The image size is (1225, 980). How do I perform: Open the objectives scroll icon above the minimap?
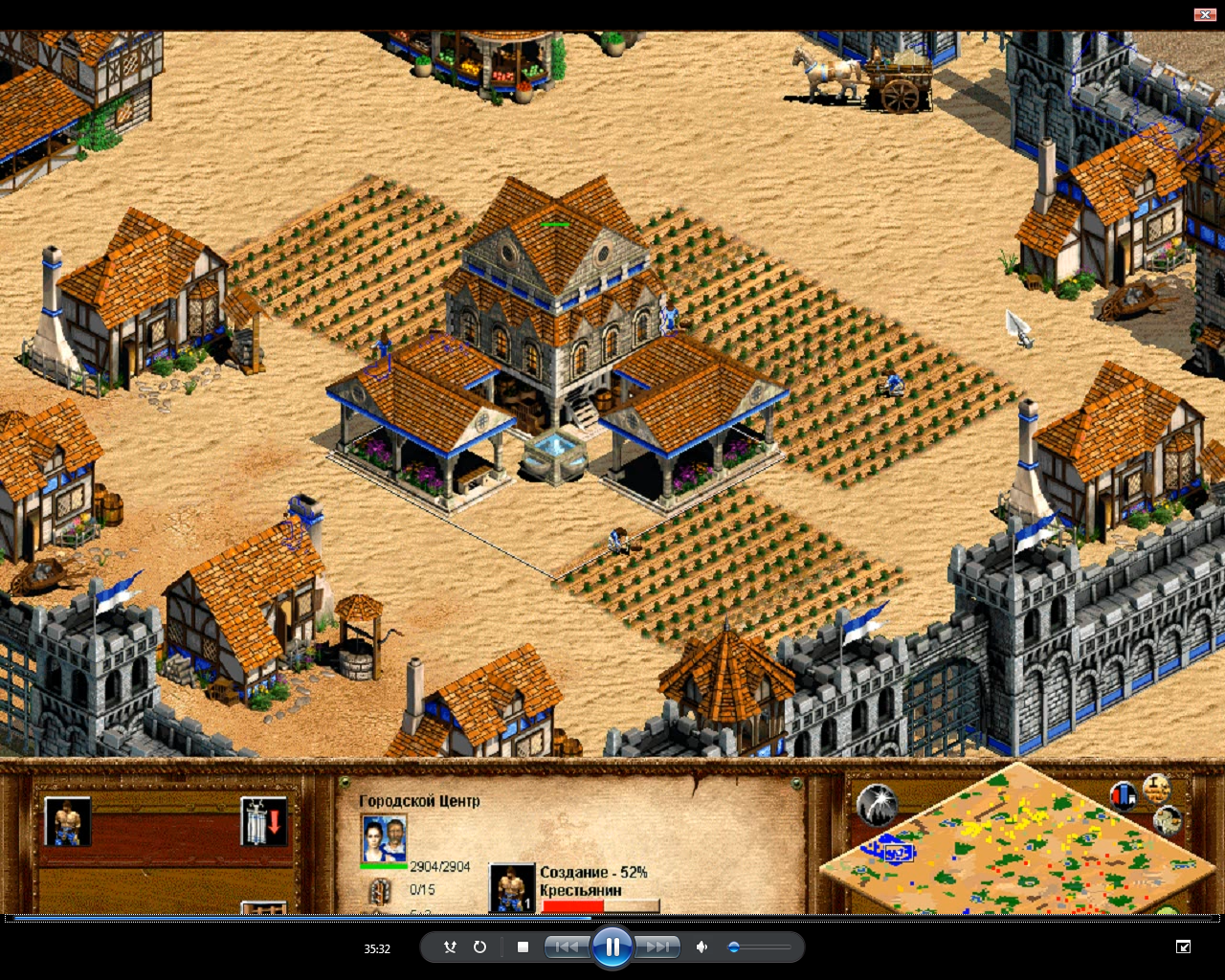tap(1157, 788)
